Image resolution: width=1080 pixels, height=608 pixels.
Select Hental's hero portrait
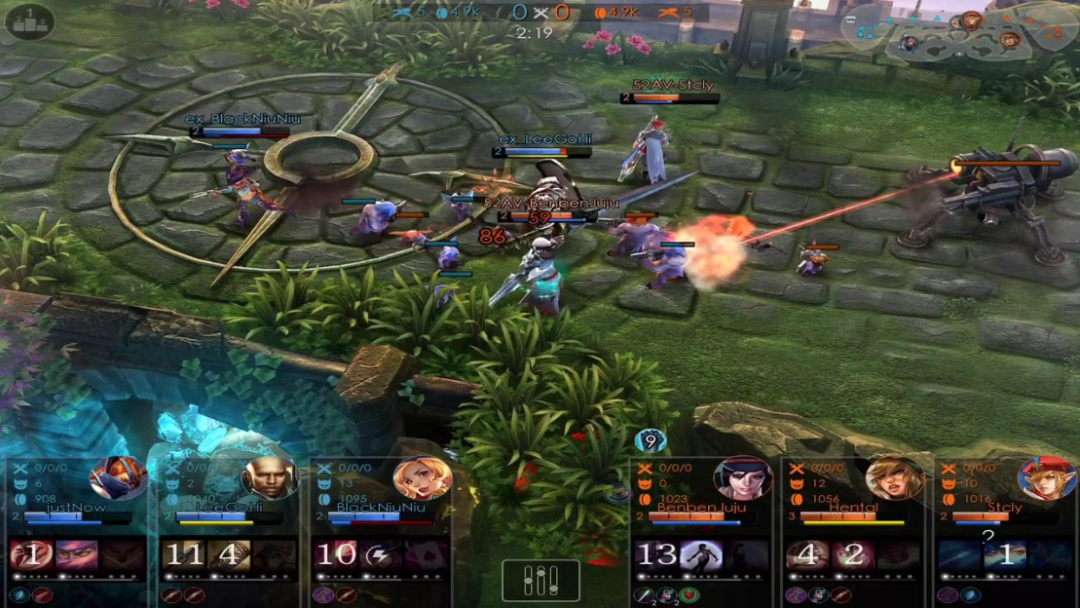click(x=892, y=478)
